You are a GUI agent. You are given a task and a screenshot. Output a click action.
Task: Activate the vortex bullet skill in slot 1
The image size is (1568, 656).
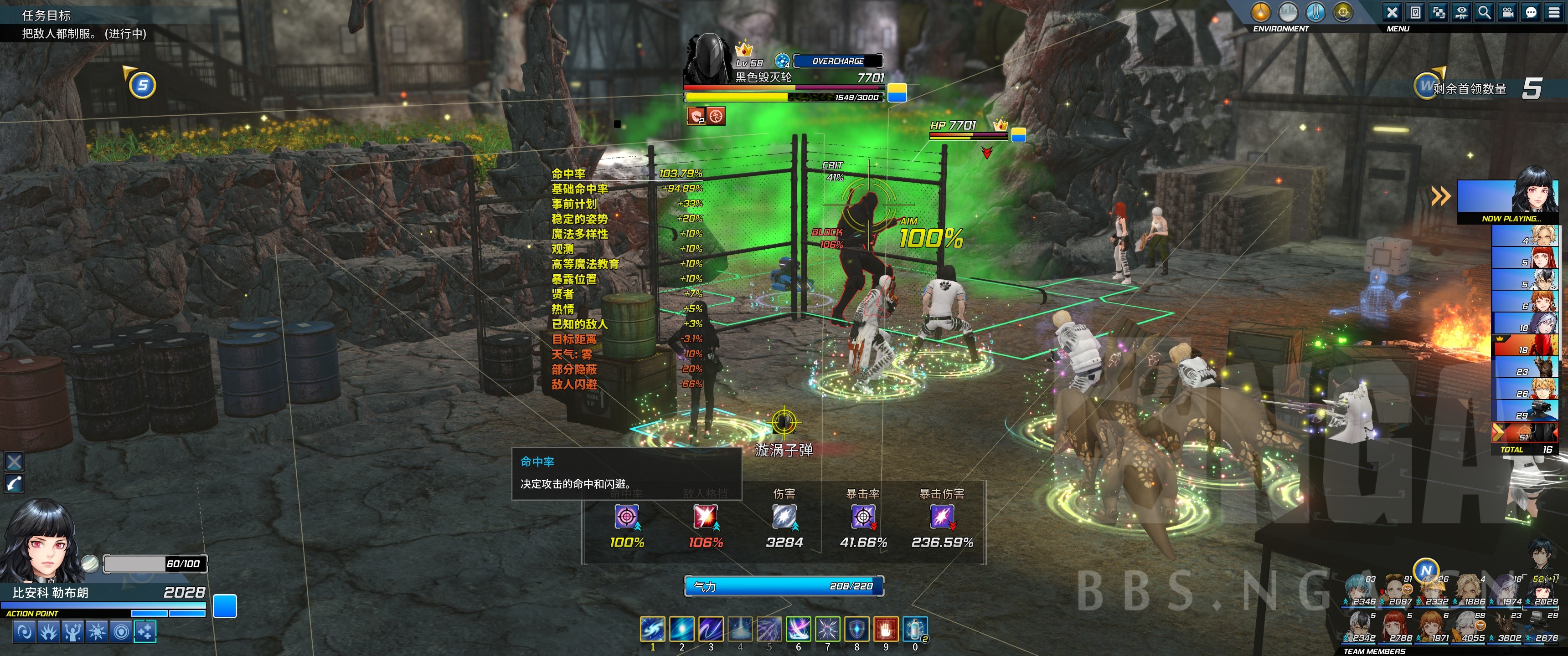tap(653, 629)
